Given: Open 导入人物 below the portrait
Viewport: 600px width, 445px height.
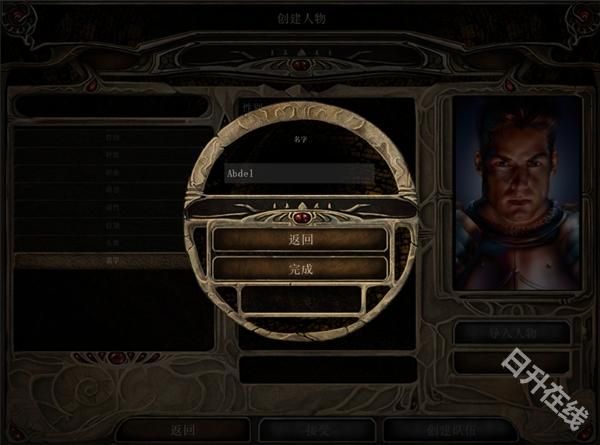Looking at the screenshot, I should coord(513,333).
